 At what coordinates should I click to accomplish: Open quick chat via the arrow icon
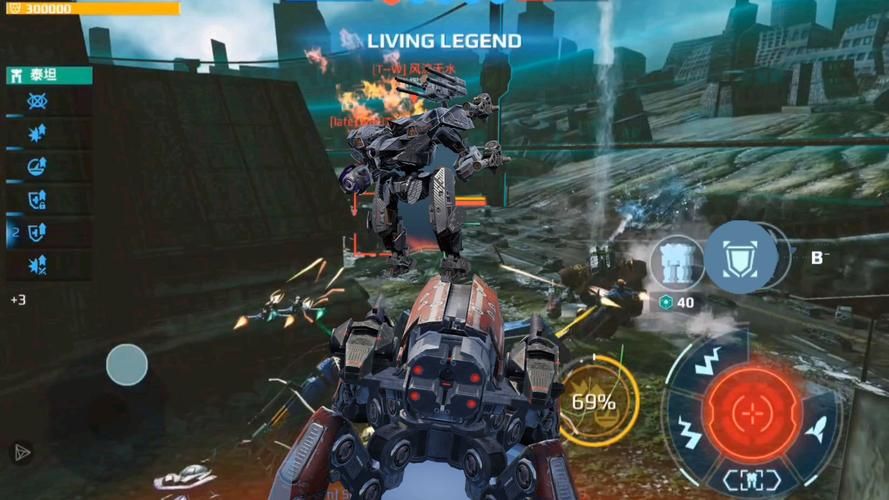click(20, 452)
